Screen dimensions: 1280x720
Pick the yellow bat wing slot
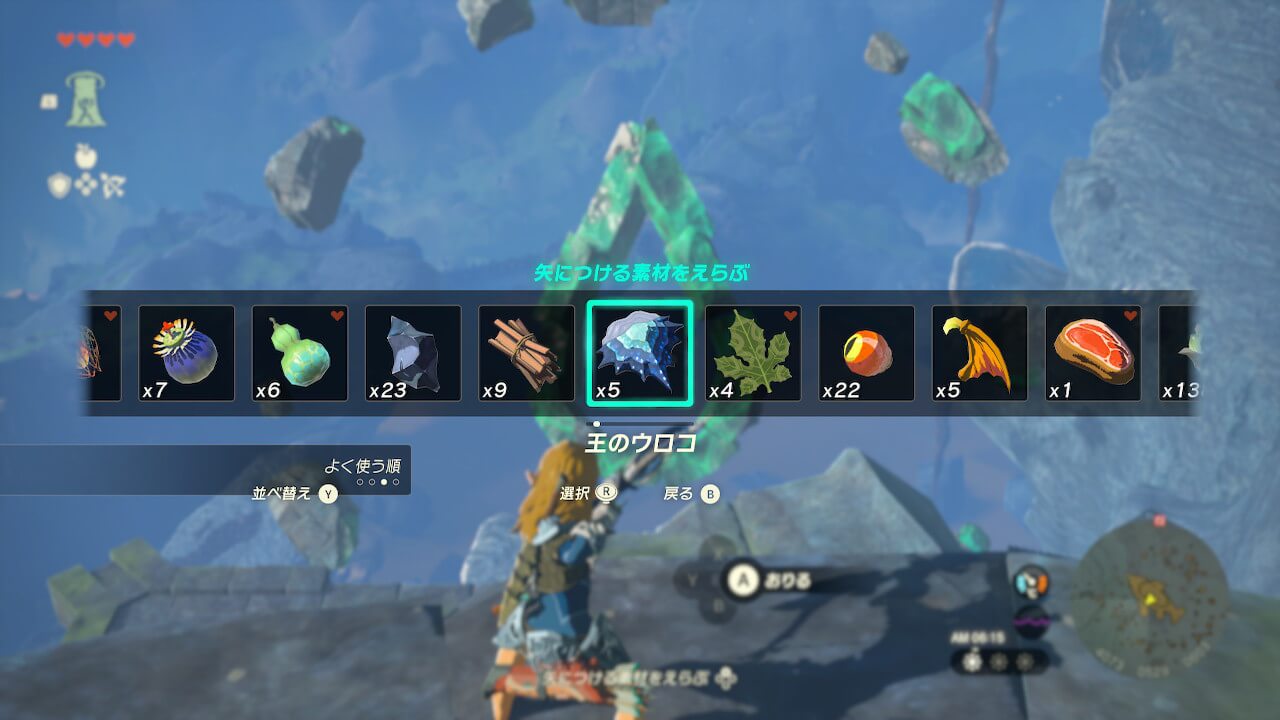[980, 353]
